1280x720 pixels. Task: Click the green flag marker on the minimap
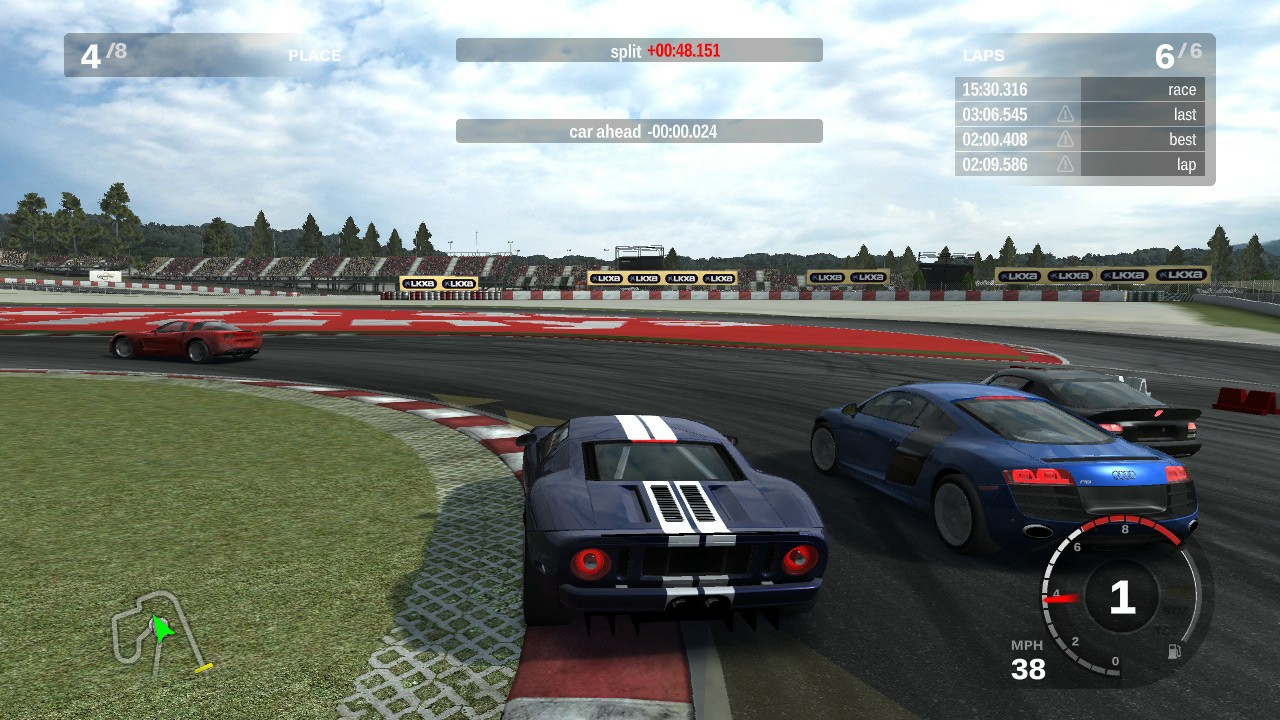(x=160, y=630)
